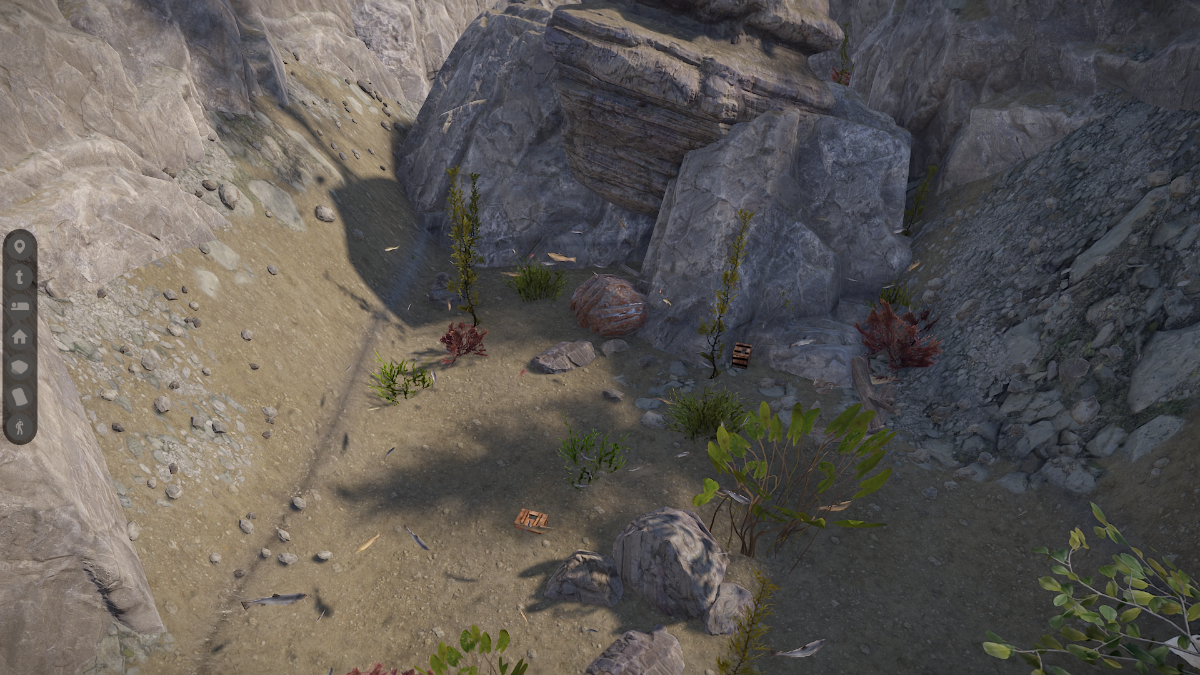Click the house icon
This screenshot has width=1200, height=675.
[20, 336]
